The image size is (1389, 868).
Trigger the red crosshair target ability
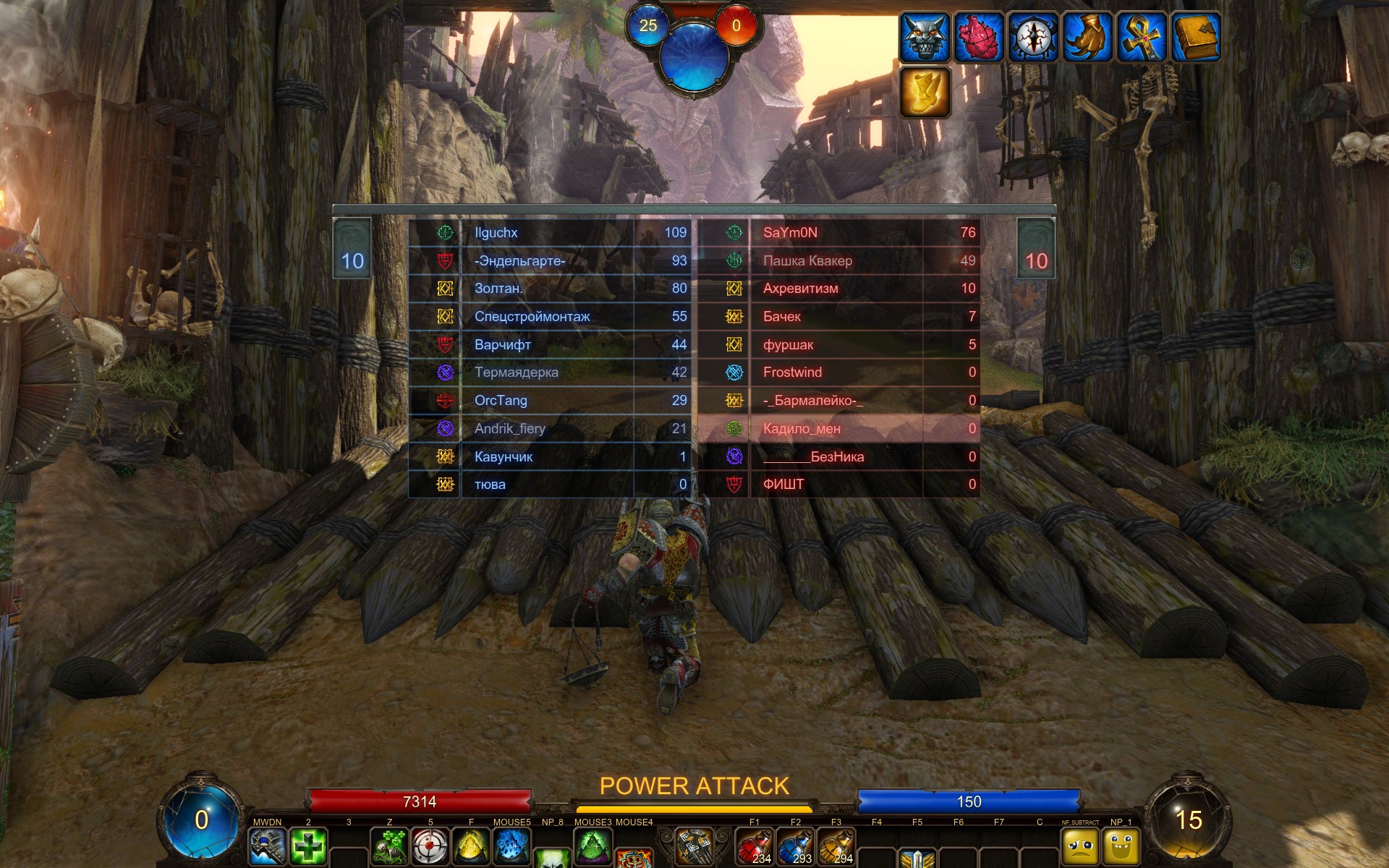(x=430, y=846)
